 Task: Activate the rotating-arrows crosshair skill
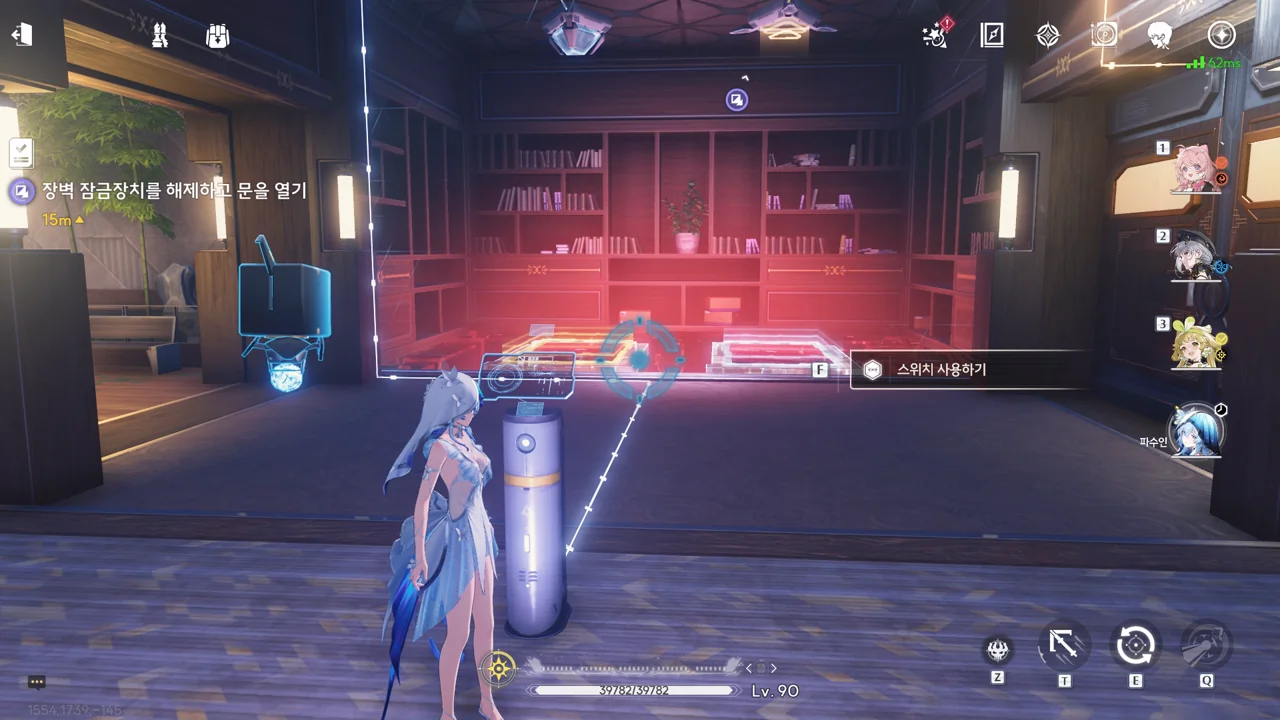[x=1135, y=645]
